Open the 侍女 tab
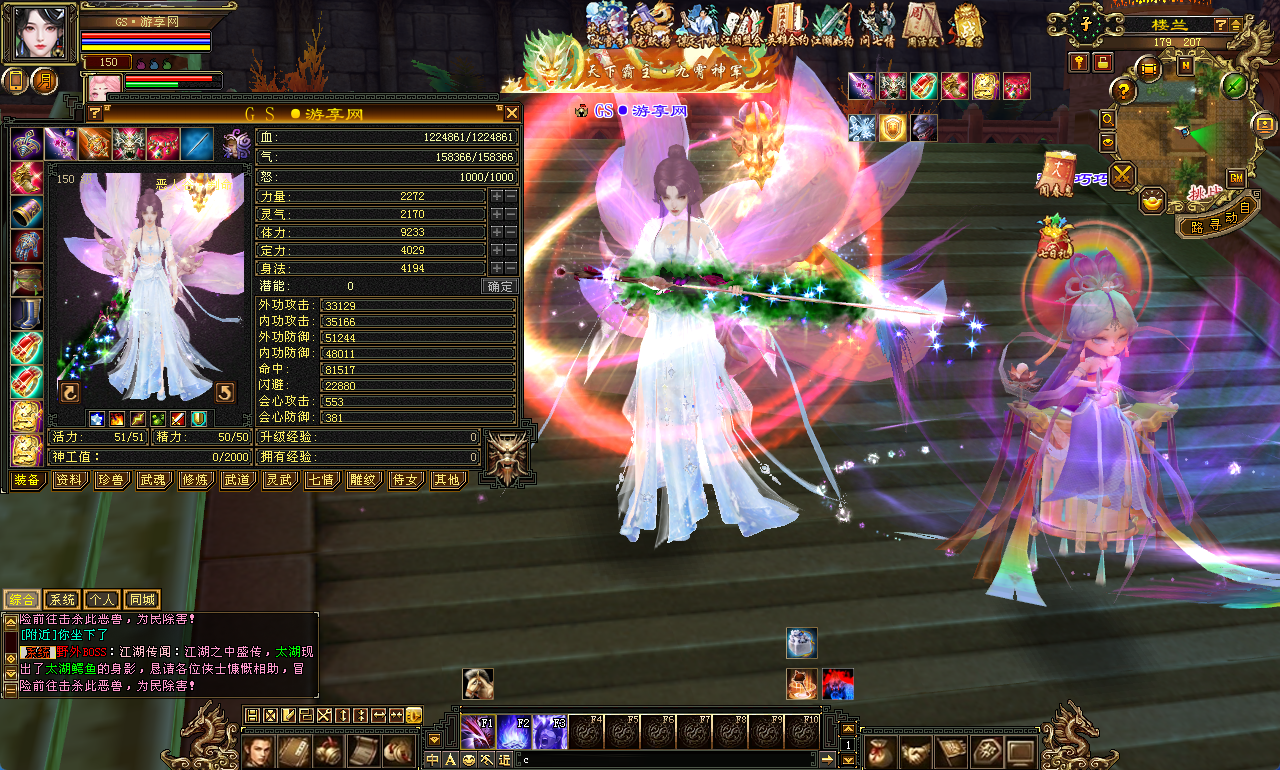1280x770 pixels. click(405, 480)
